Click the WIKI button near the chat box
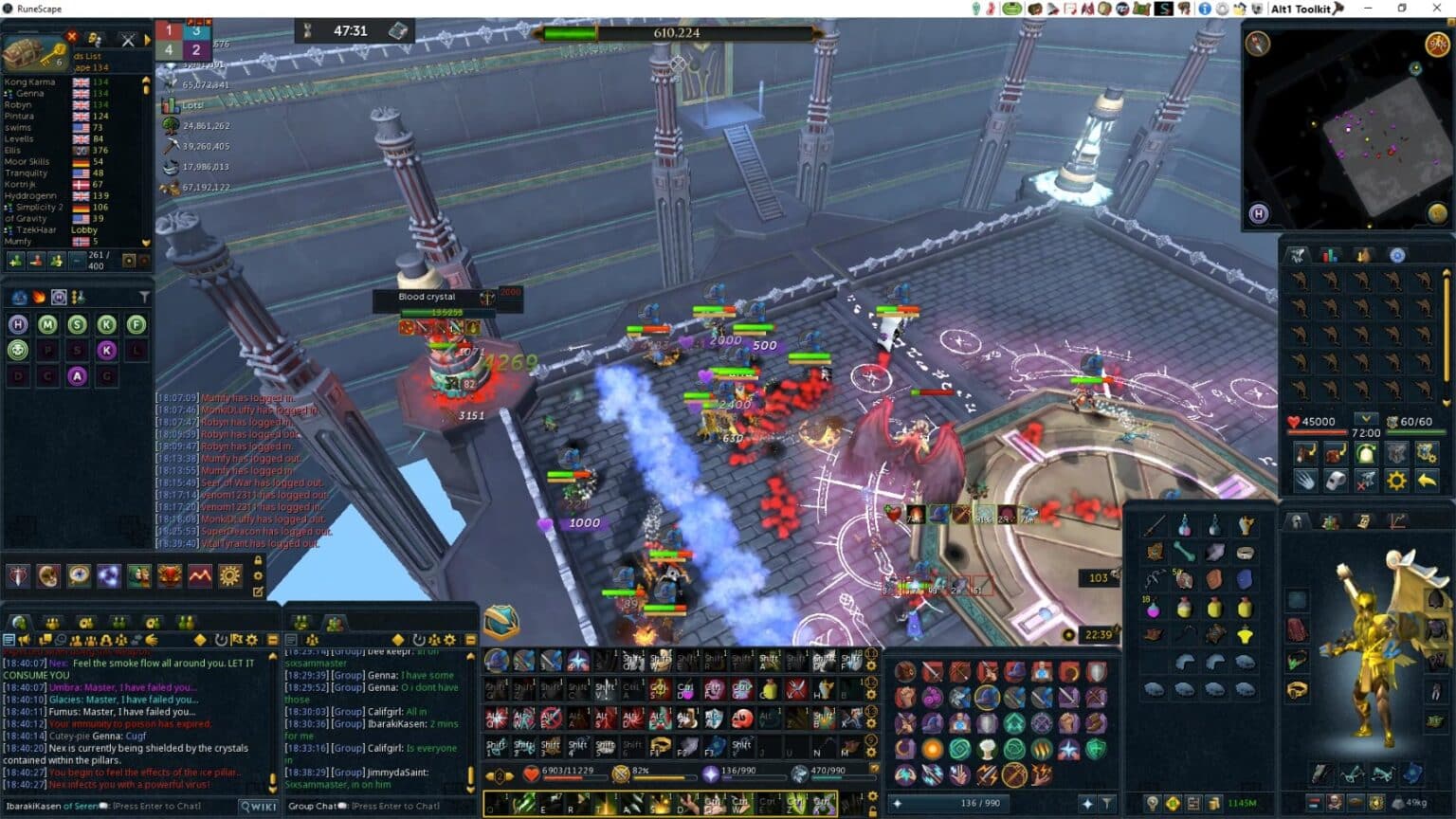The width and height of the screenshot is (1456, 819). coord(257,805)
